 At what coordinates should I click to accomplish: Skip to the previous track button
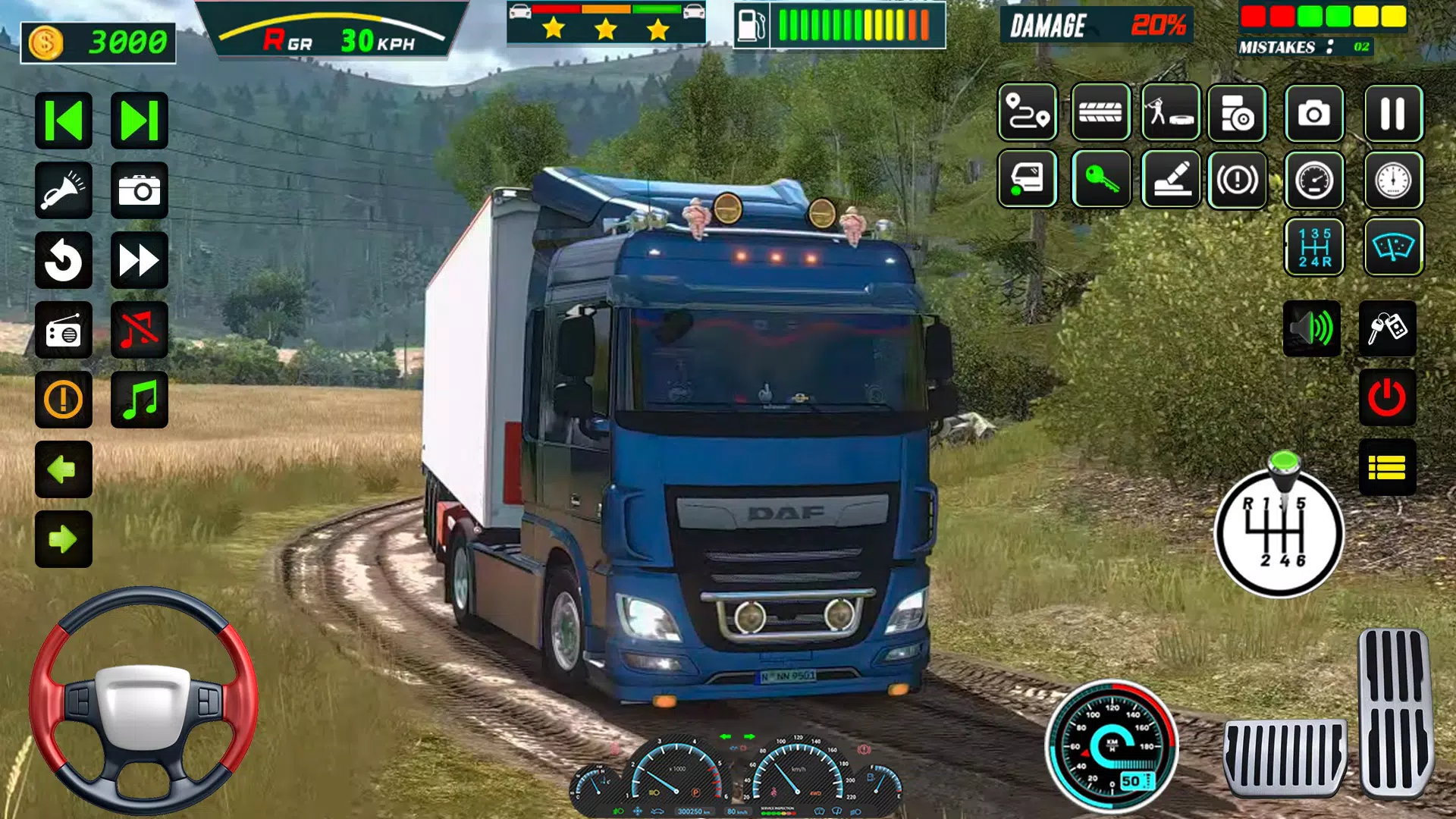point(64,121)
